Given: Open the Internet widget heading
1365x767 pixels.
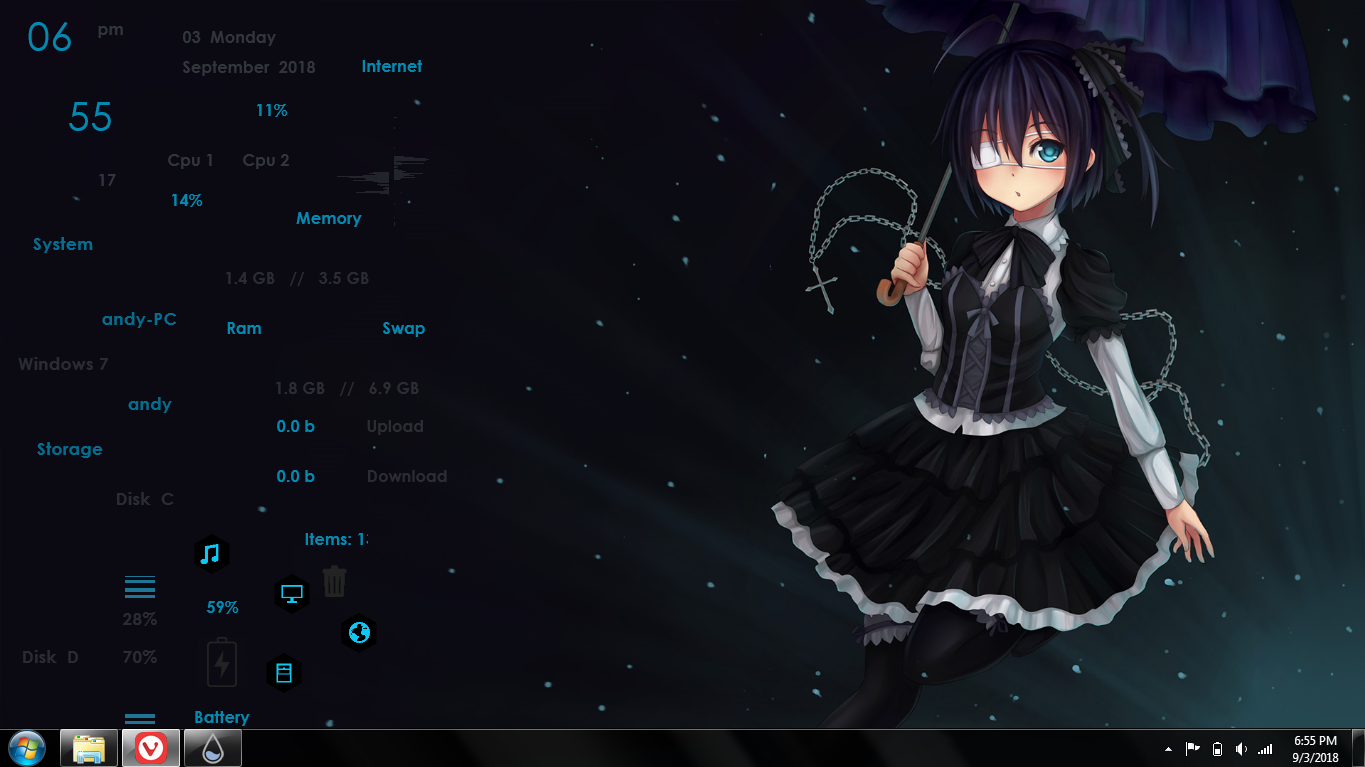Looking at the screenshot, I should click(391, 66).
